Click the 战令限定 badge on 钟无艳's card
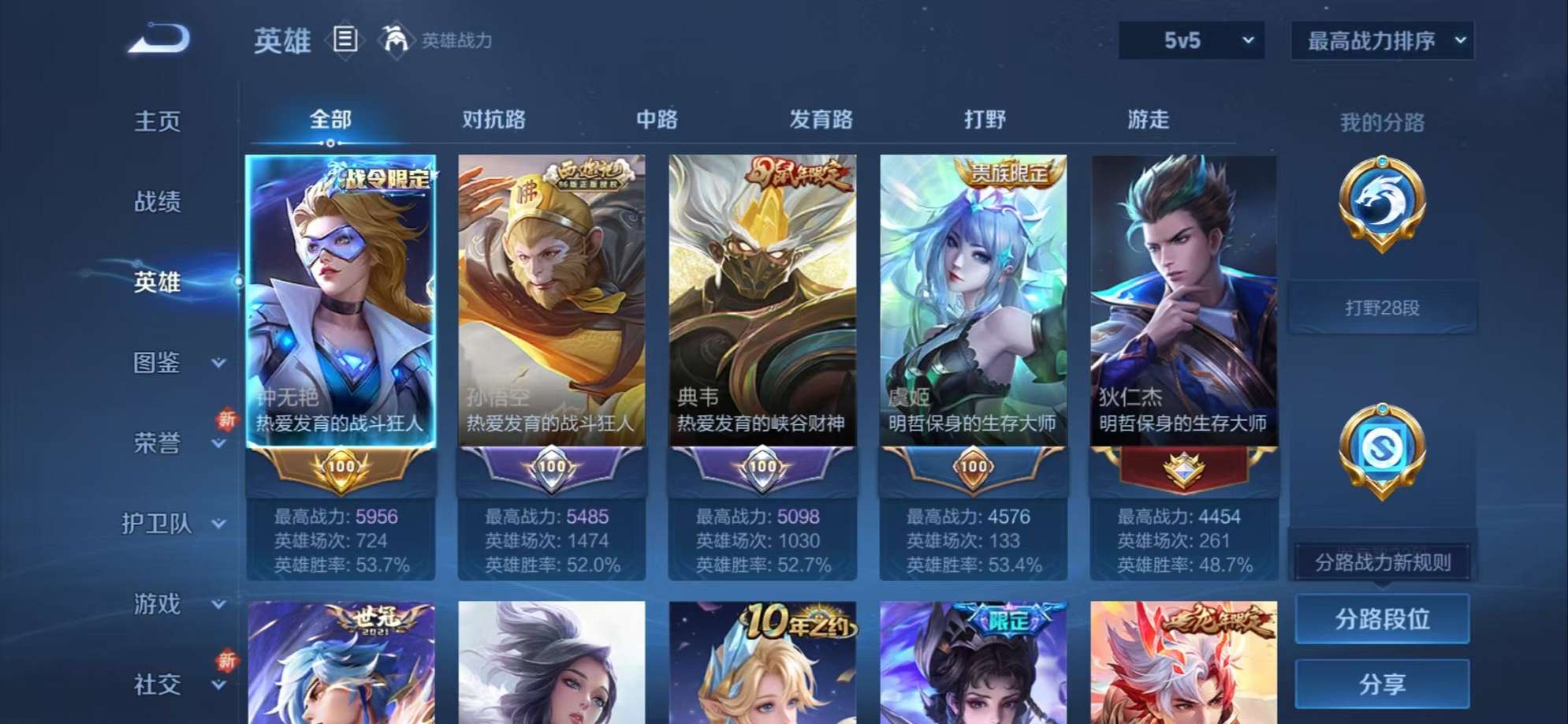The width and height of the screenshot is (1568, 724). (384, 180)
